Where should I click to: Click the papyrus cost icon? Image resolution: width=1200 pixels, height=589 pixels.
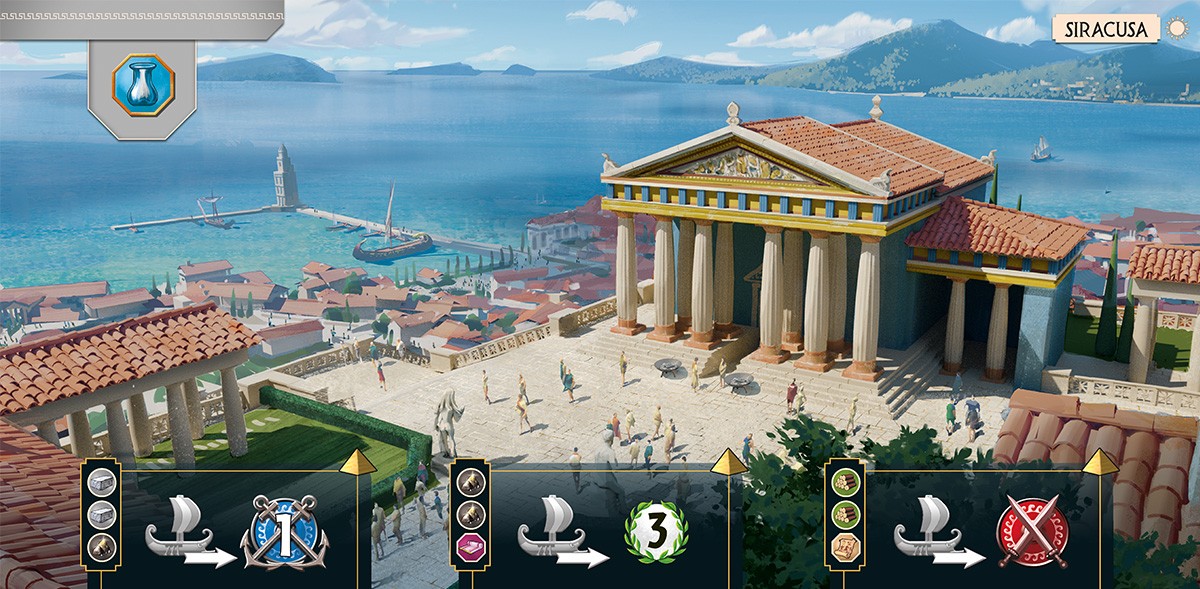click(843, 546)
